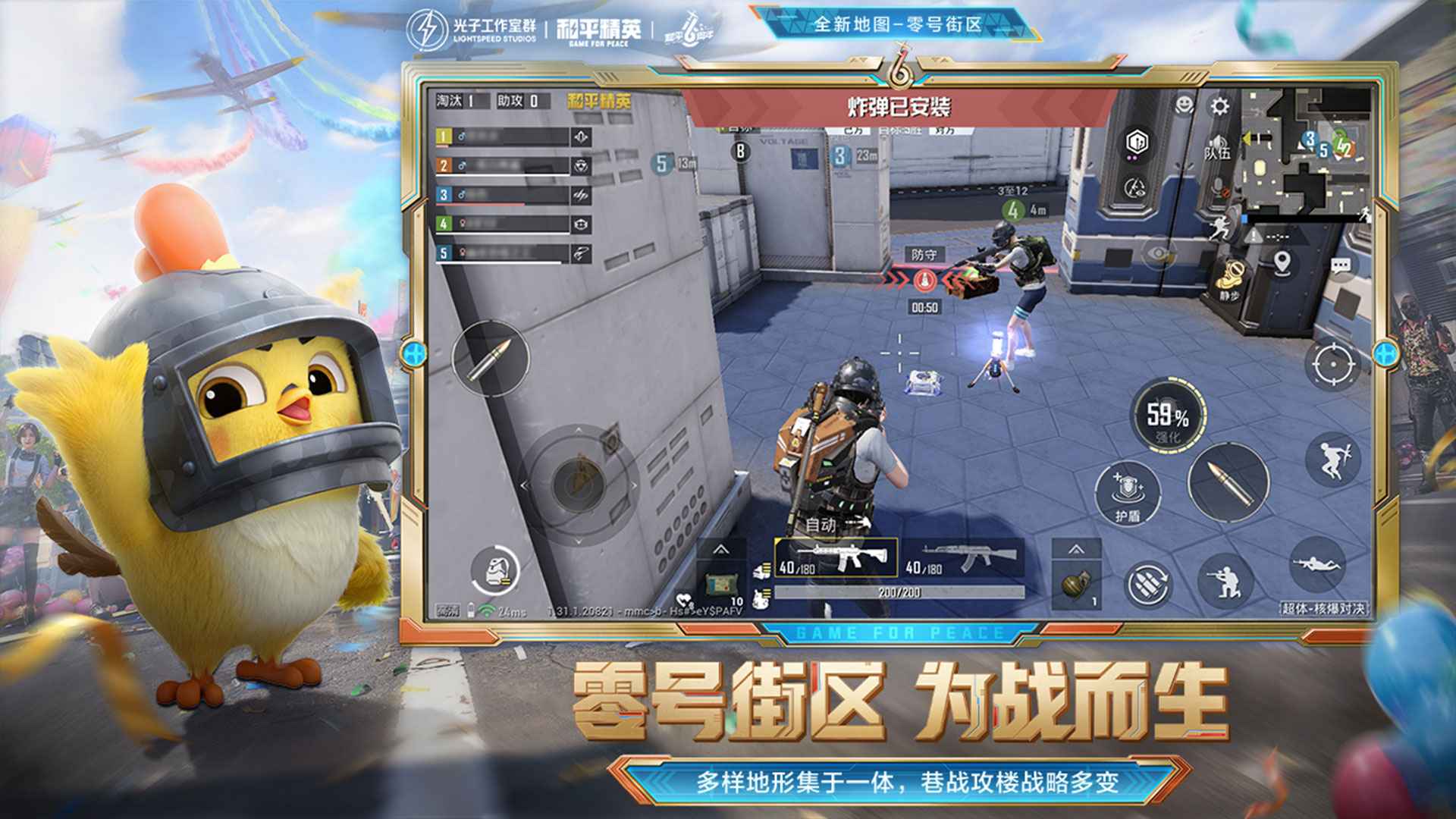Reload using the bullet ammo icon

tap(1228, 481)
